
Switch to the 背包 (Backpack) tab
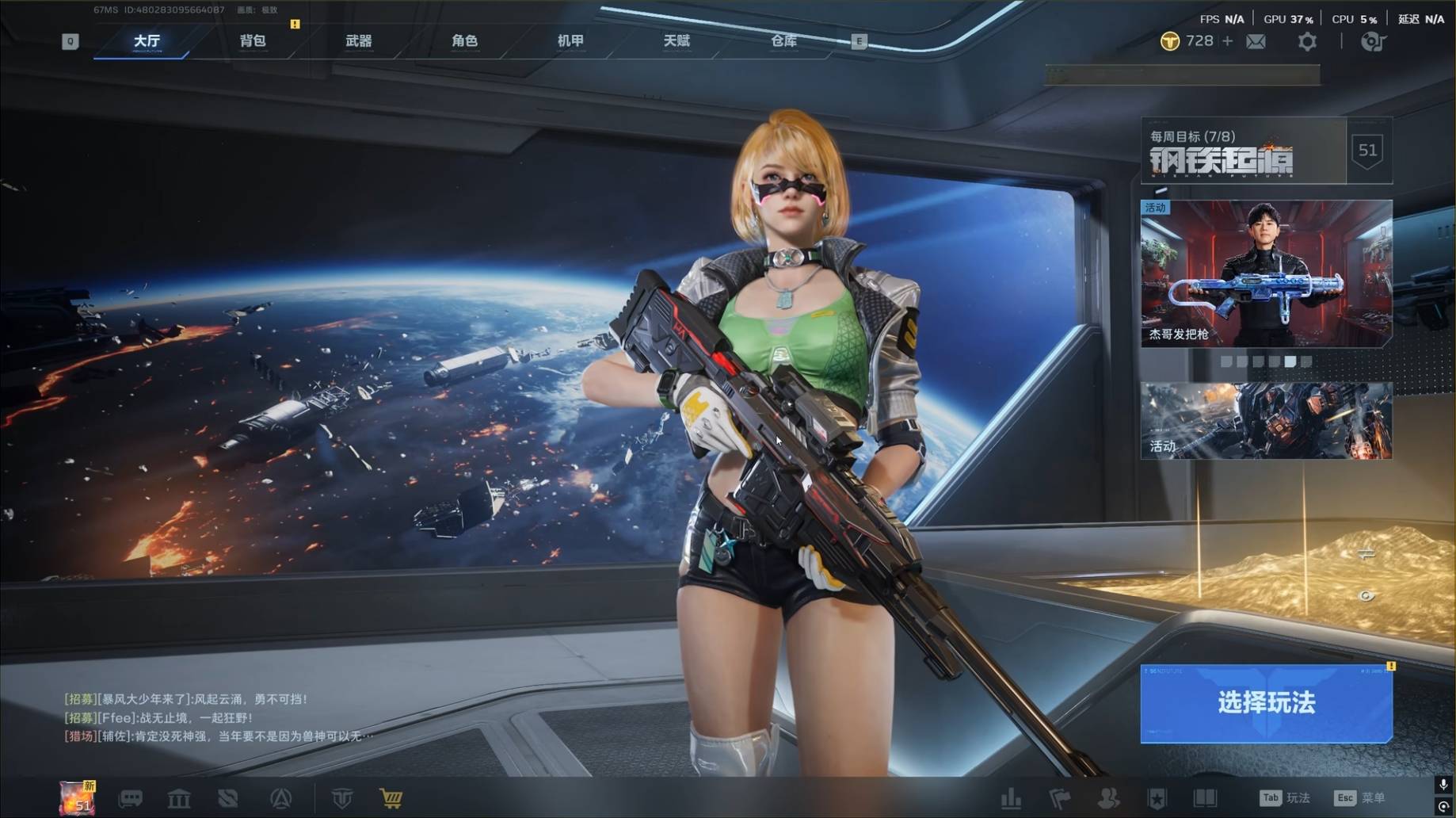(x=253, y=41)
